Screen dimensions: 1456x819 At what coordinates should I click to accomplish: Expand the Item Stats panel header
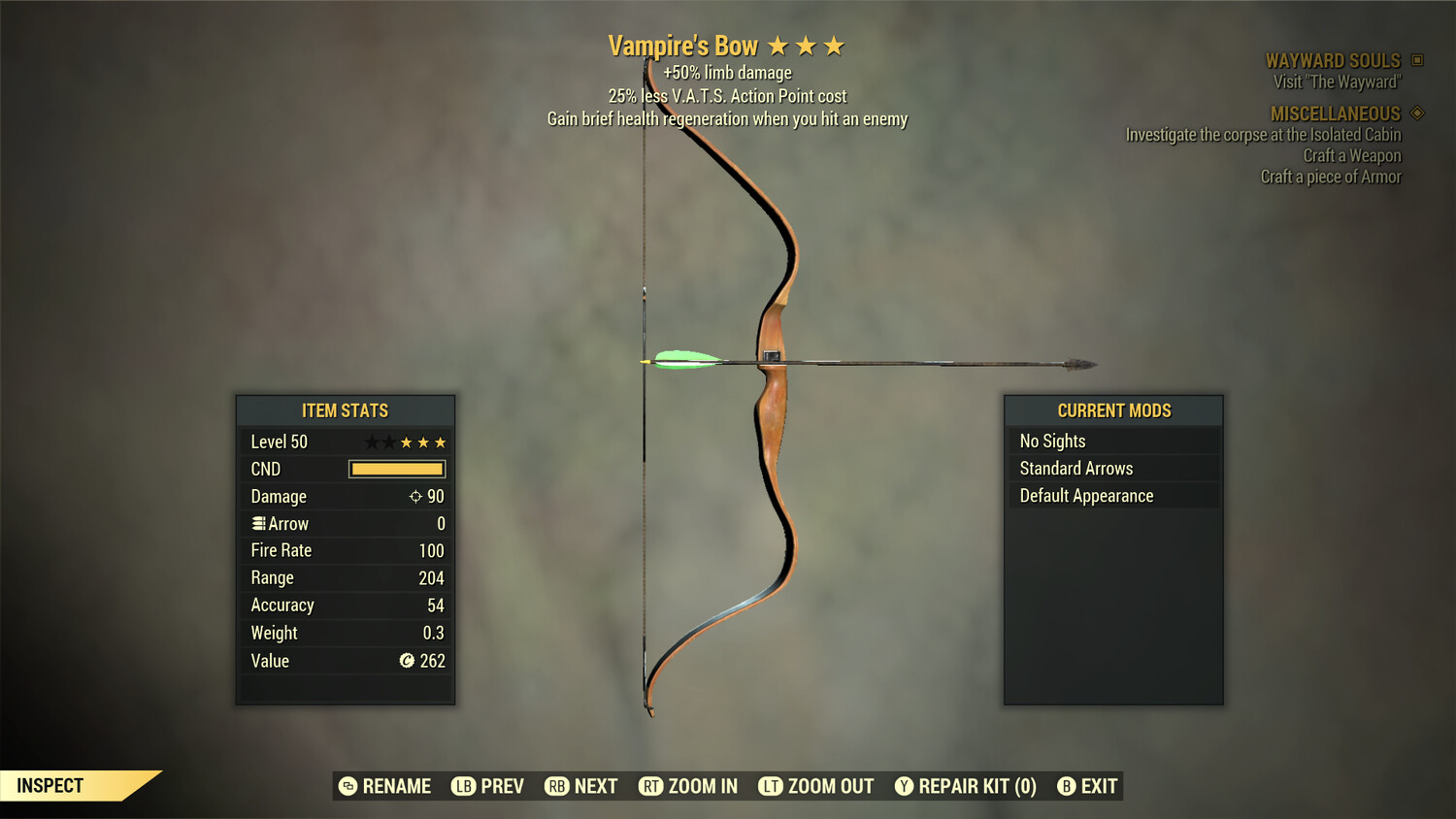pos(346,409)
